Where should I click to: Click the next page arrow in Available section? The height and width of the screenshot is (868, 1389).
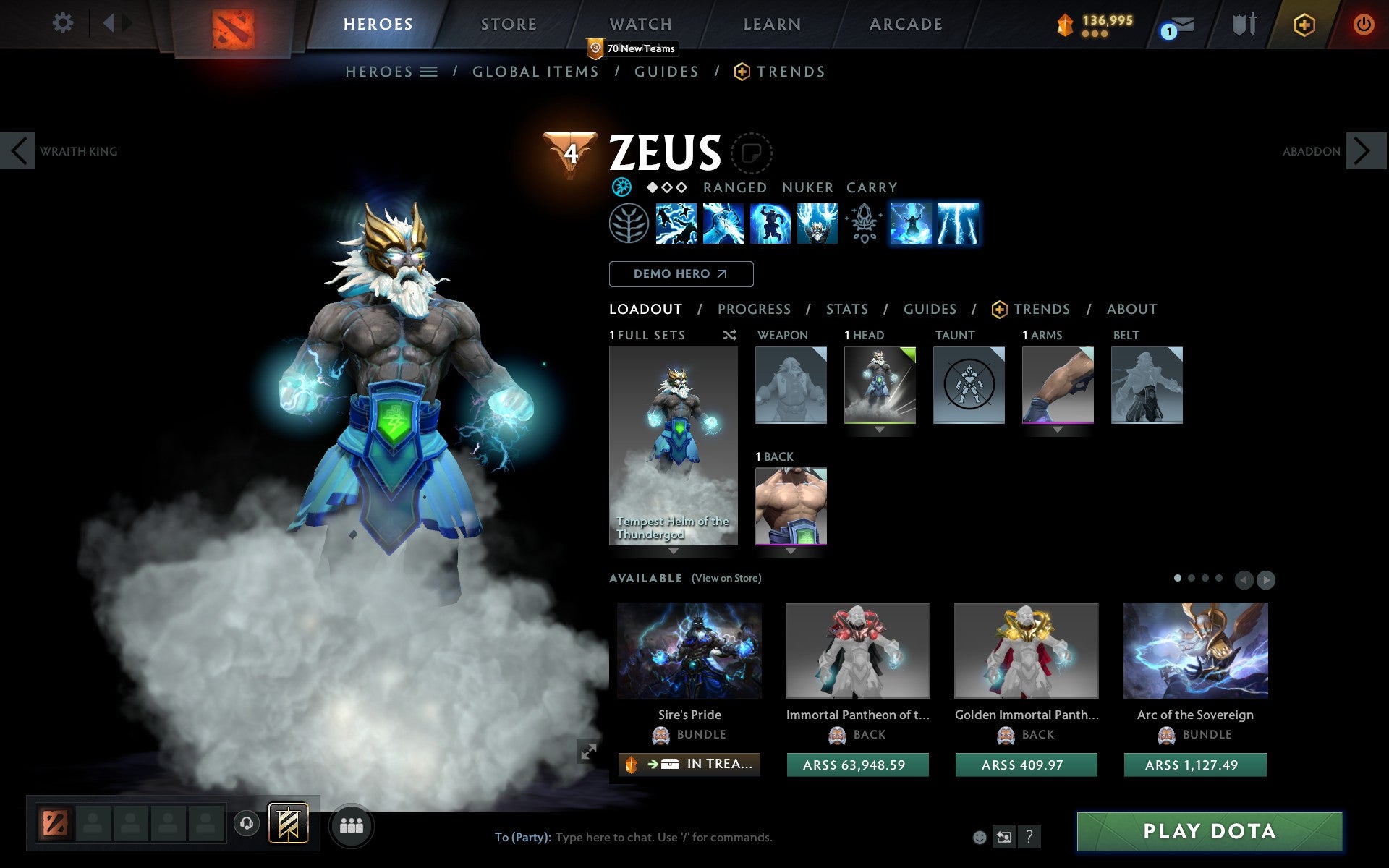[x=1266, y=579]
